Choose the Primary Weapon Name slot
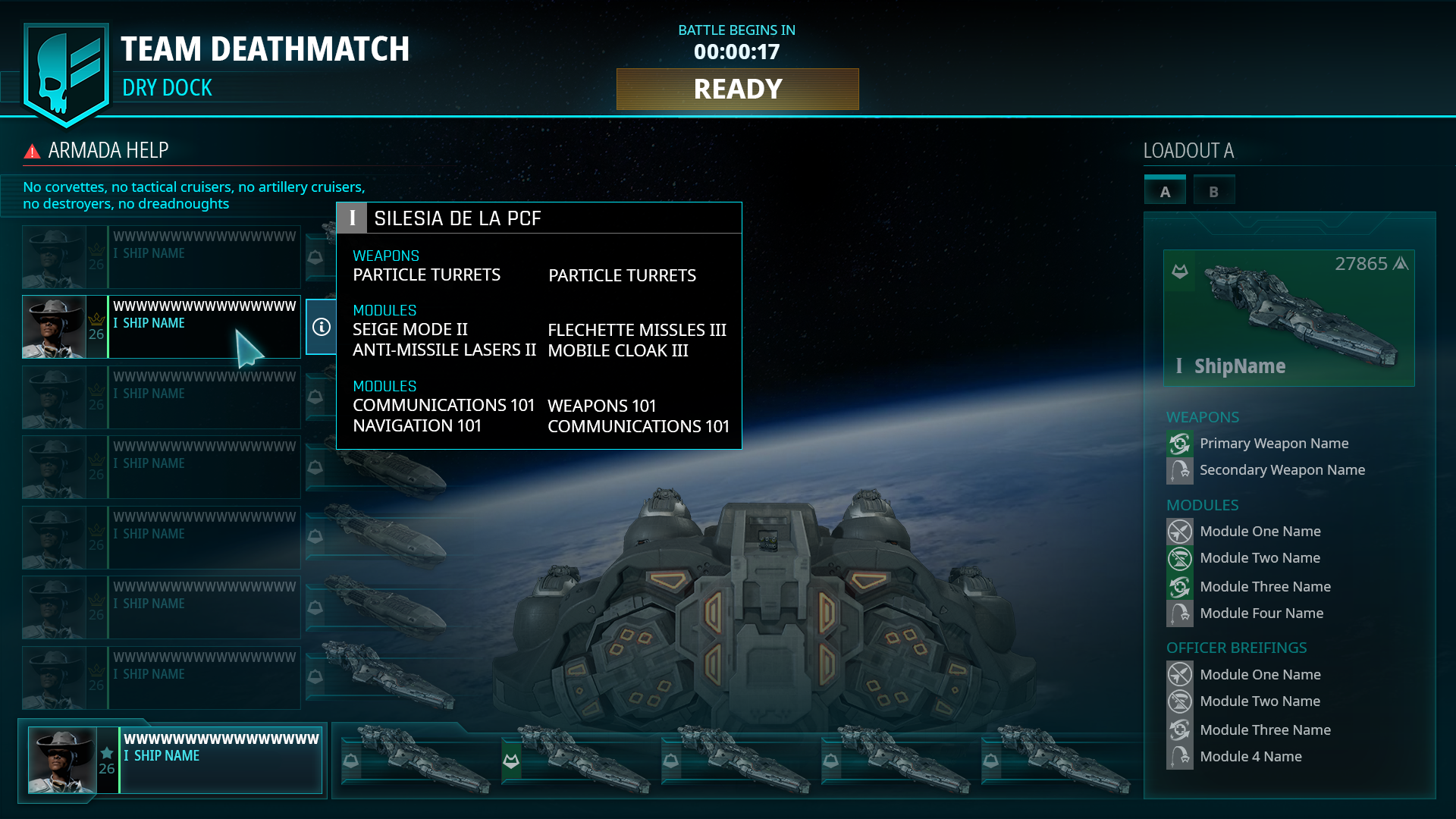This screenshot has width=1456, height=819. pos(1273,444)
